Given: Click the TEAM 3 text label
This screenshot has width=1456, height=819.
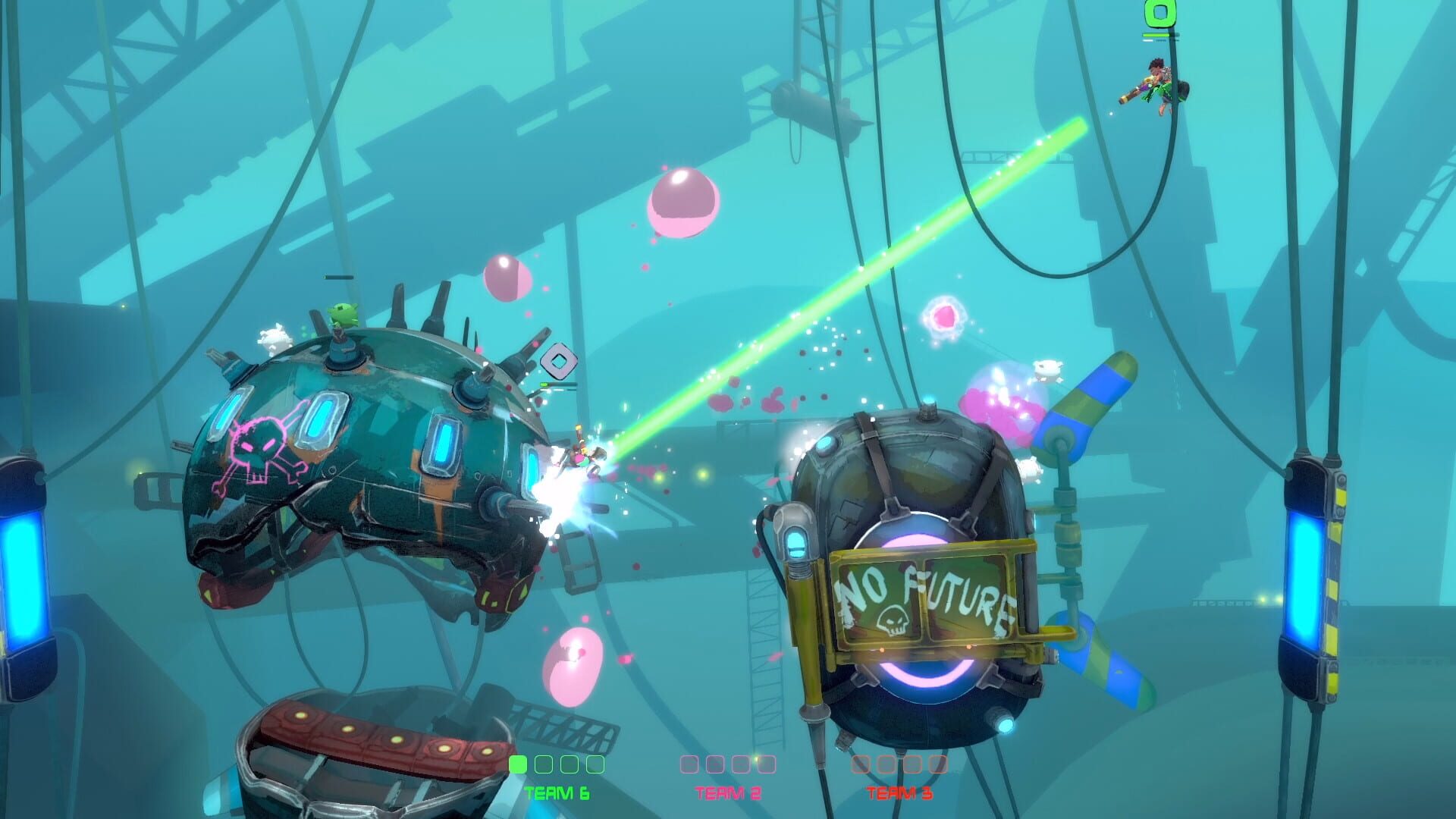Looking at the screenshot, I should coord(899,792).
